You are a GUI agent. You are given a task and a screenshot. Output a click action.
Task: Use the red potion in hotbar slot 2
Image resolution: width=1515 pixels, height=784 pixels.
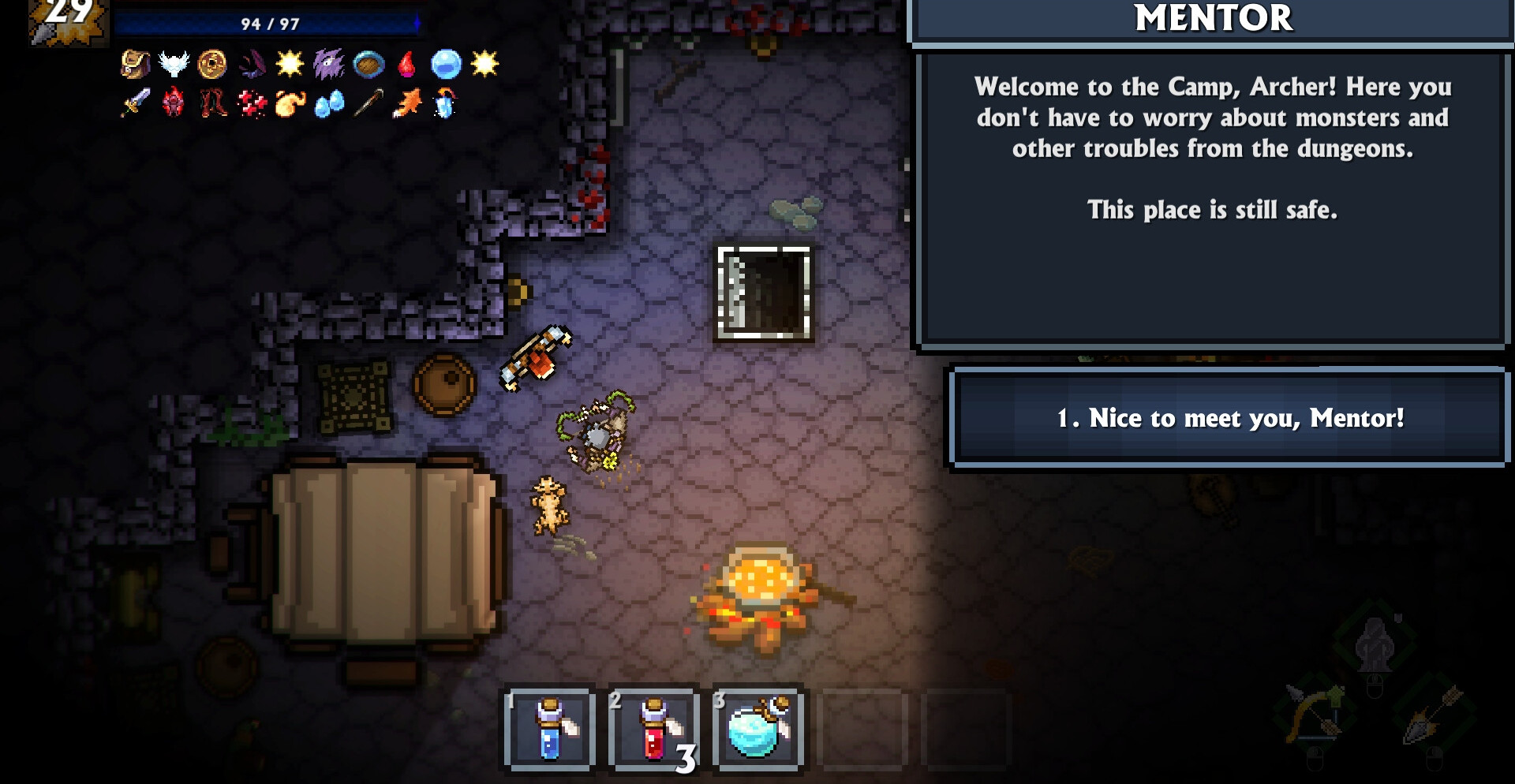pyautogui.click(x=654, y=729)
